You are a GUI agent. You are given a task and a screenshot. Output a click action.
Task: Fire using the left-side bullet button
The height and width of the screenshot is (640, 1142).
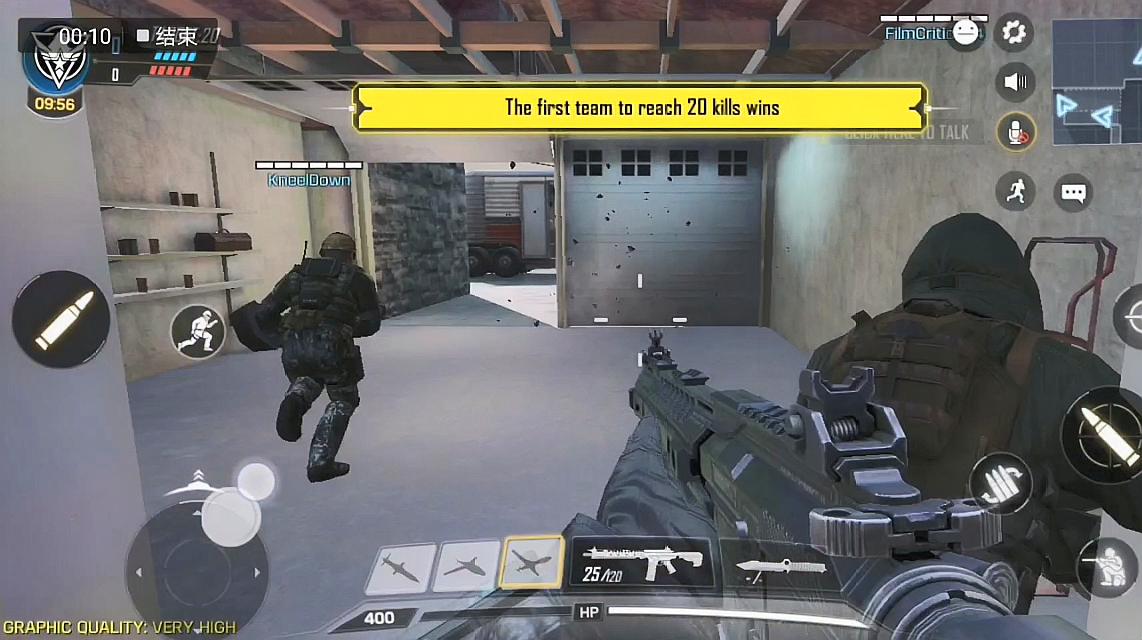62,320
